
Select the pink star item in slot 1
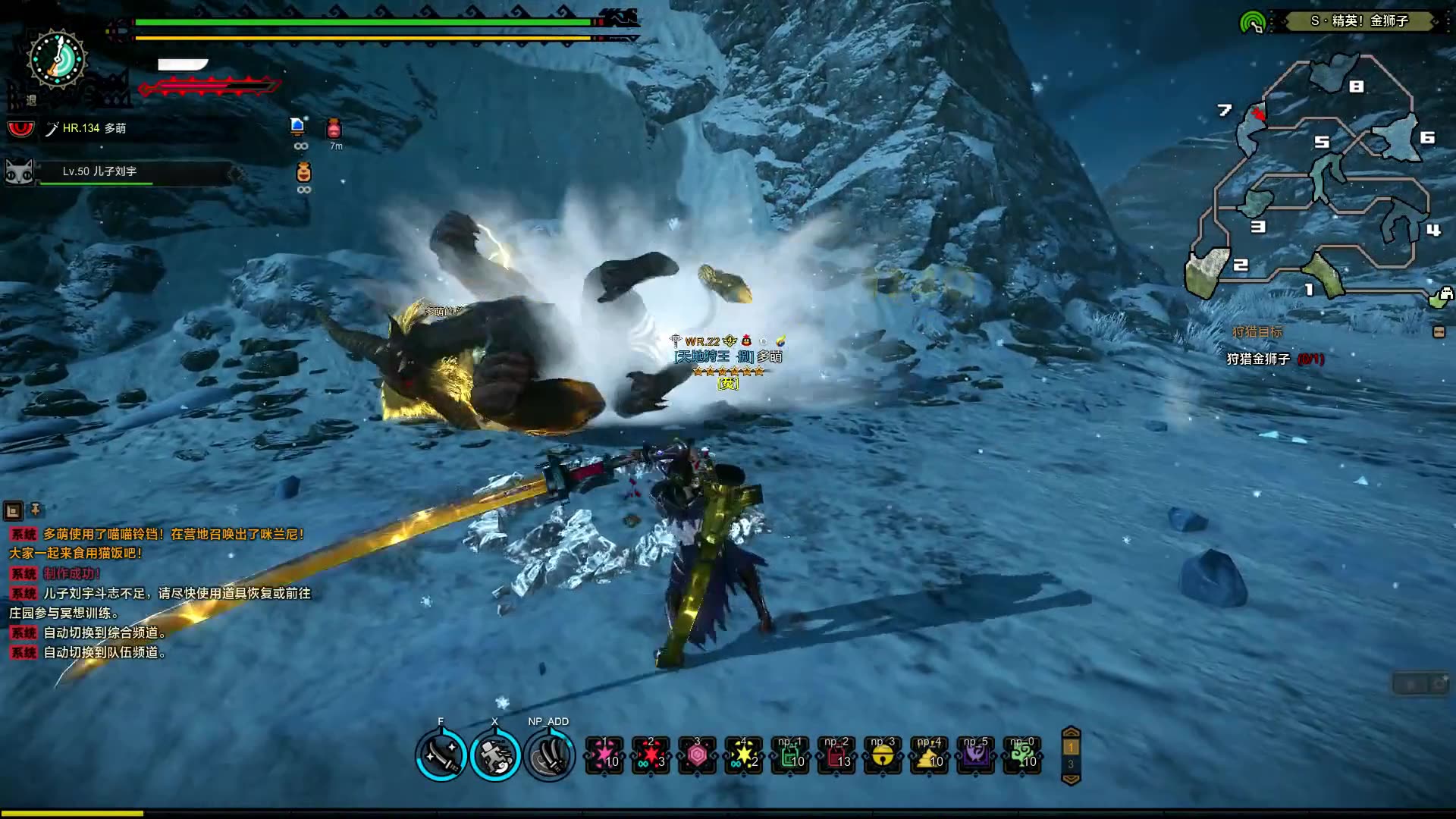tap(604, 755)
